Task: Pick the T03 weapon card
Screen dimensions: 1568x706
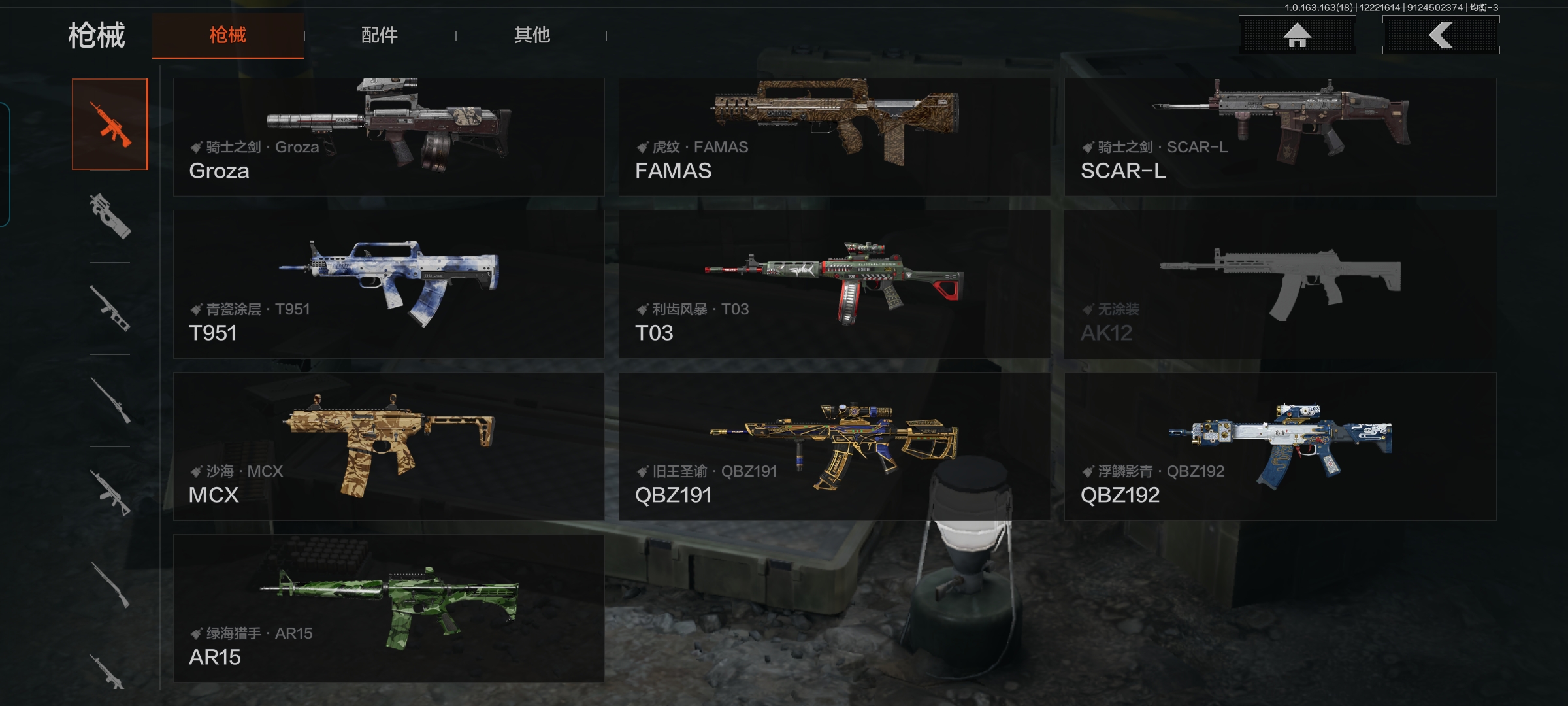Action: pos(834,284)
